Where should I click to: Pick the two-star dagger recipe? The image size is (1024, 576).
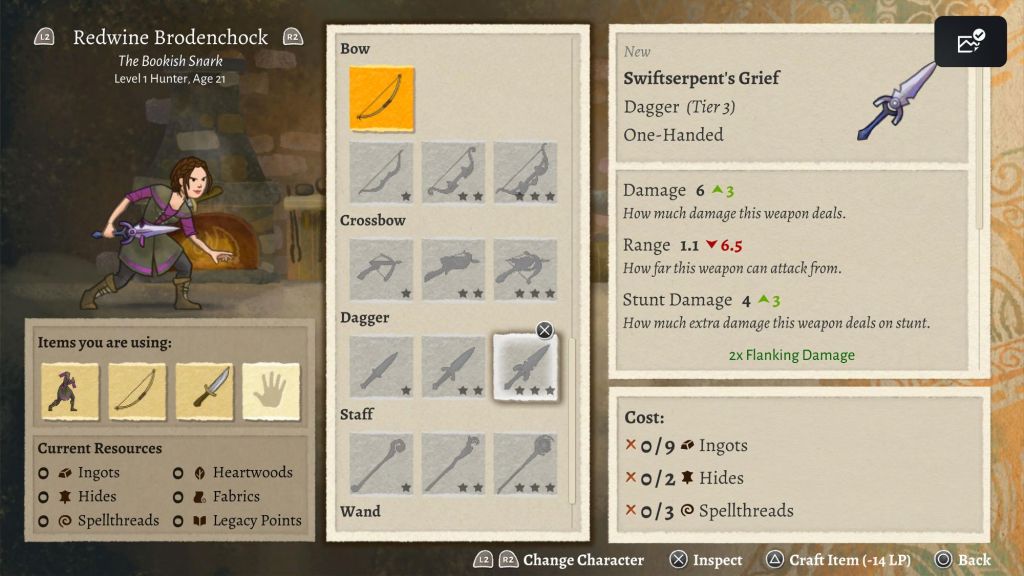coord(453,366)
